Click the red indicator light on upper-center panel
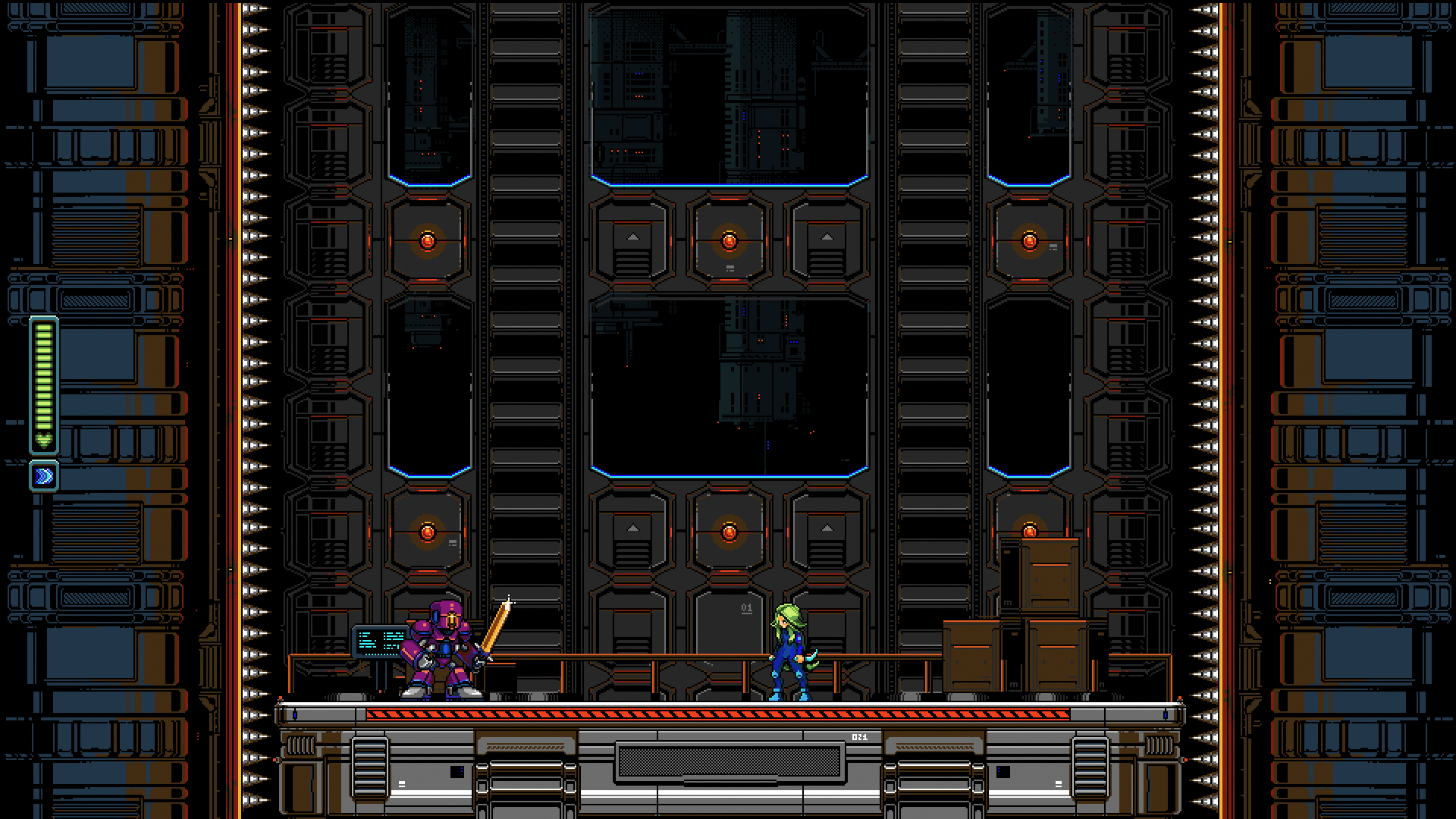Screen dimensions: 1456x819 [x=730, y=240]
